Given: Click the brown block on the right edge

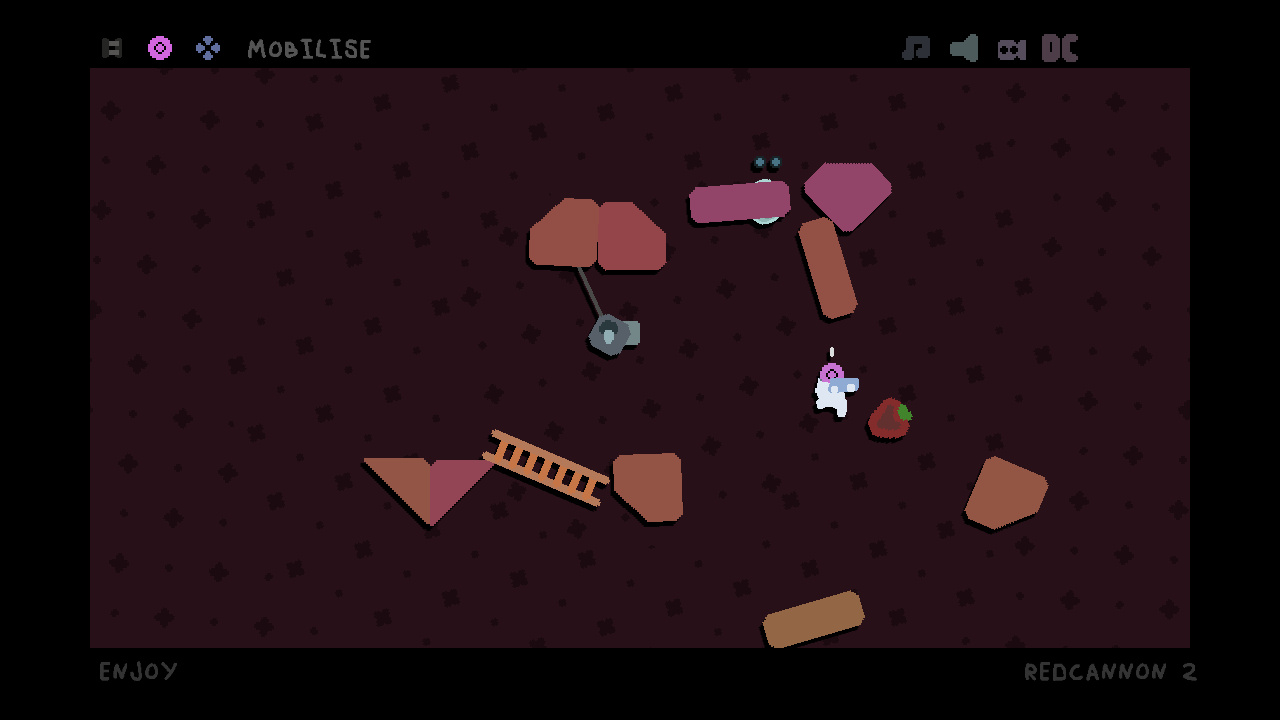Looking at the screenshot, I should pos(1003,490).
